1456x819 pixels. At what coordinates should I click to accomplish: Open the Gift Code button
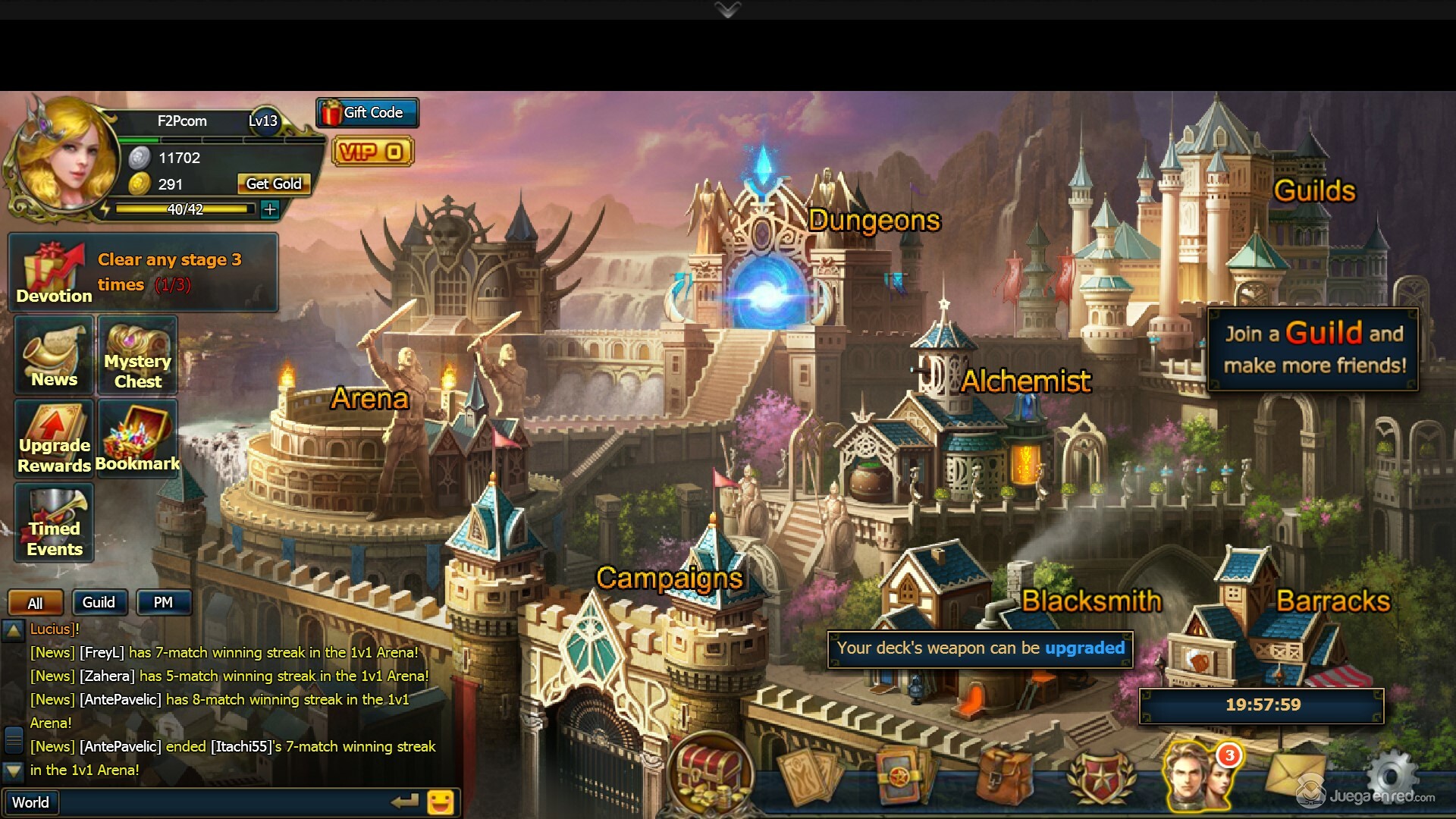click(x=368, y=113)
